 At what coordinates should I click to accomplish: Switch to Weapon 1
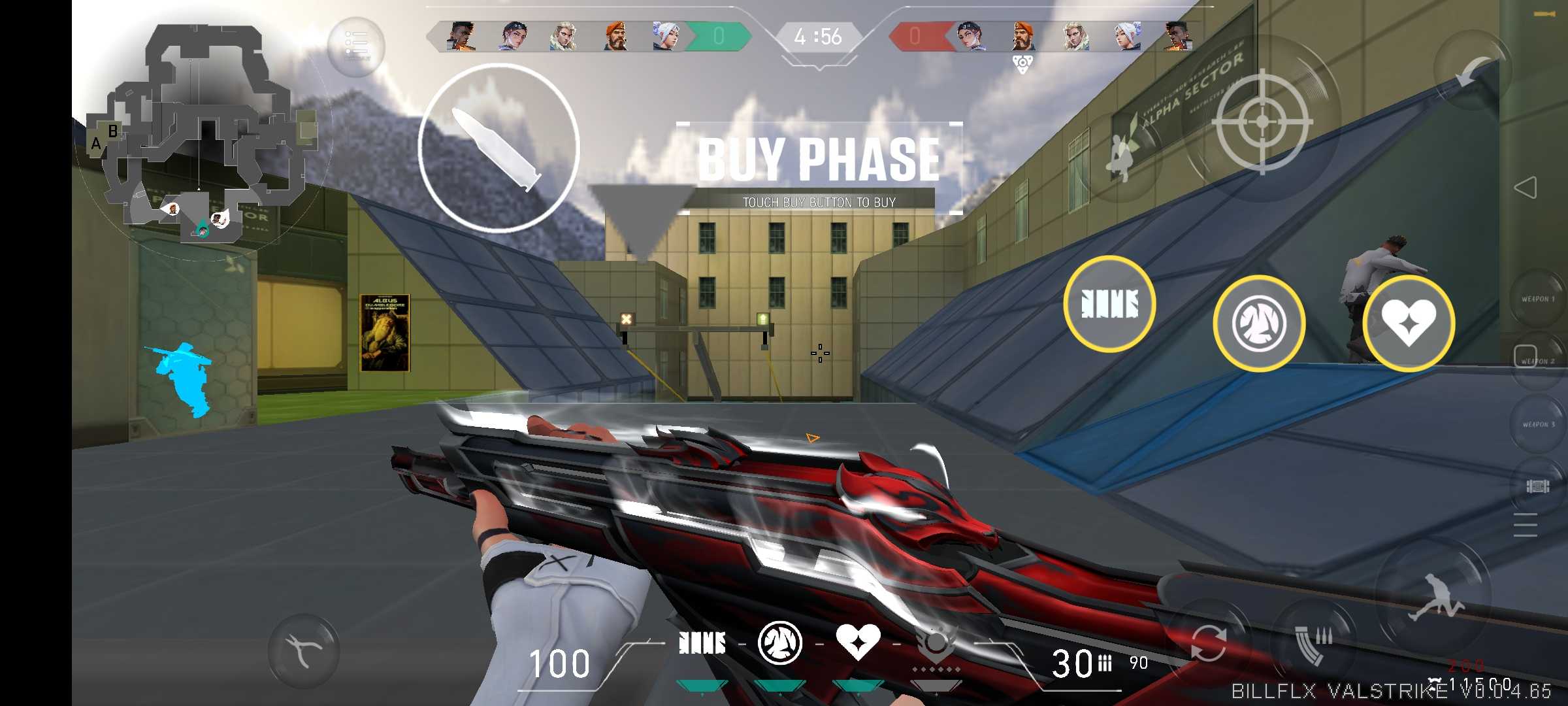pos(1538,299)
